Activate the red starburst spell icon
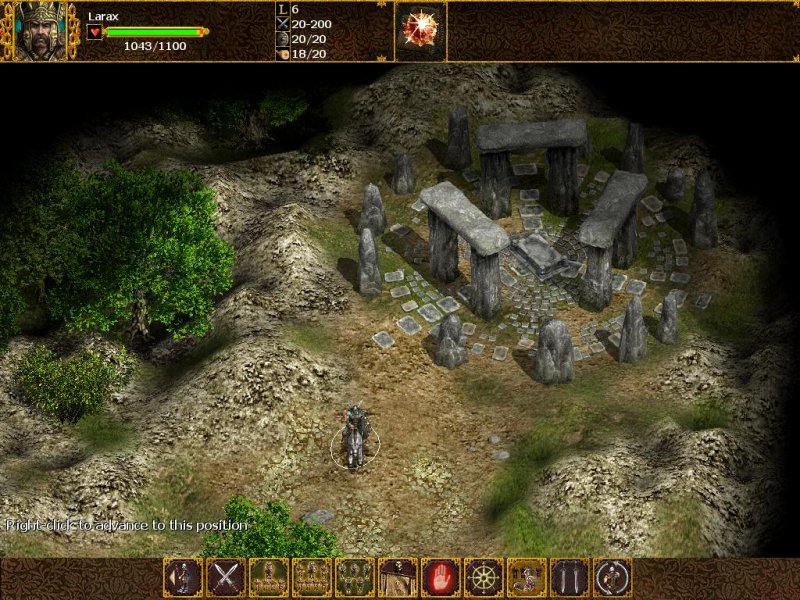Screen dimensions: 800x600 420,30
